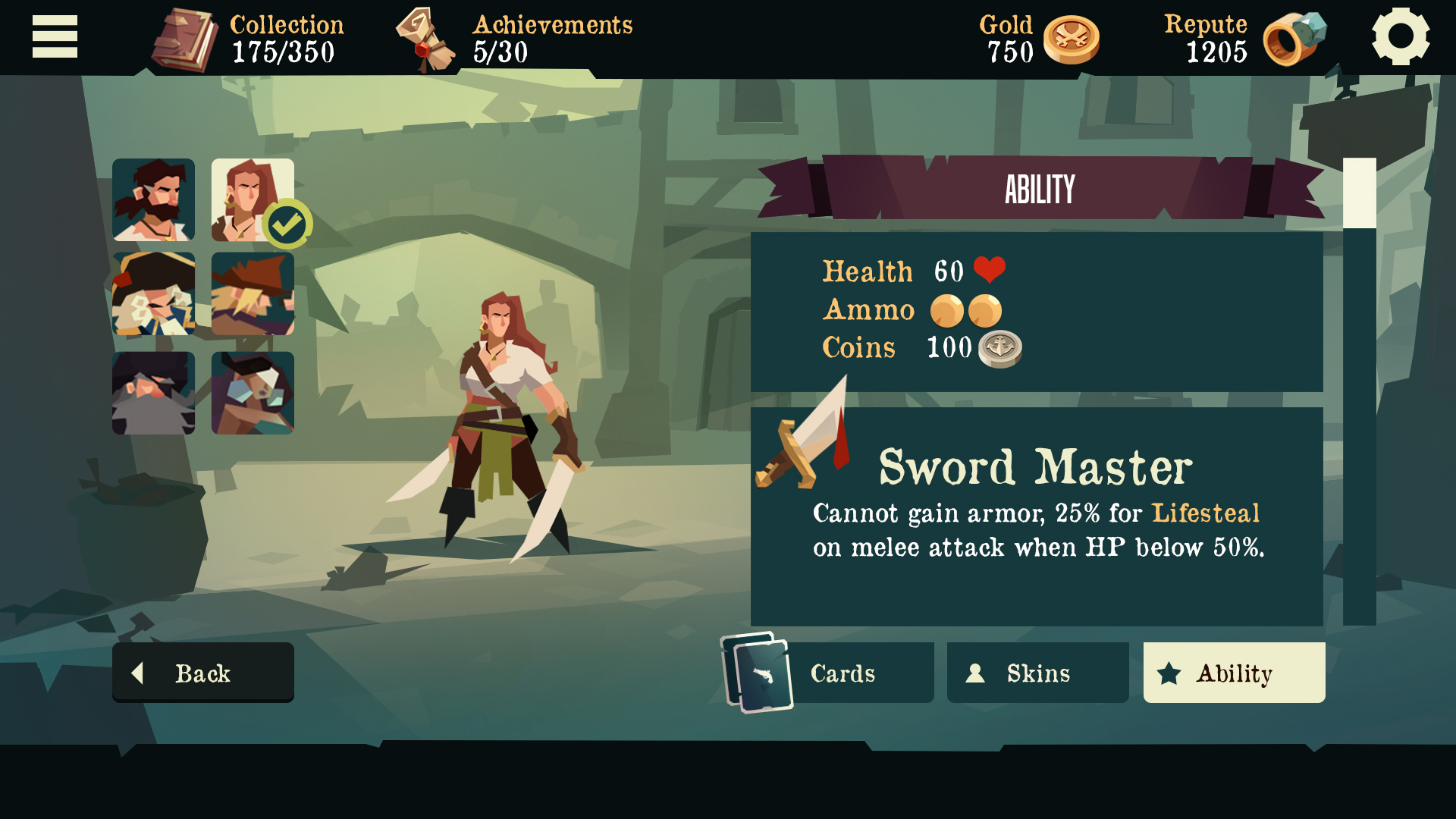This screenshot has width=1456, height=819.
Task: Choose the white-bearded captain in tricorn hat
Action: [x=154, y=294]
